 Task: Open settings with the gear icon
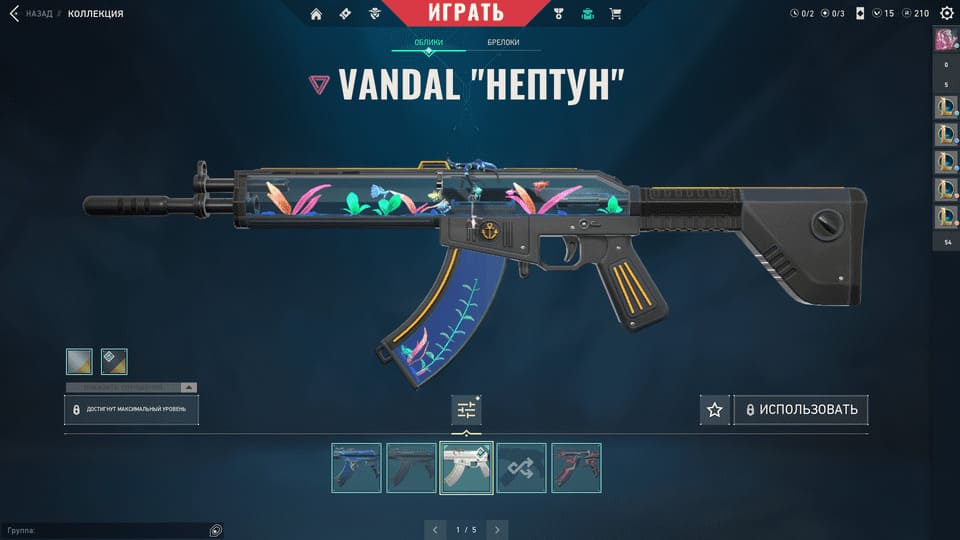[947, 13]
